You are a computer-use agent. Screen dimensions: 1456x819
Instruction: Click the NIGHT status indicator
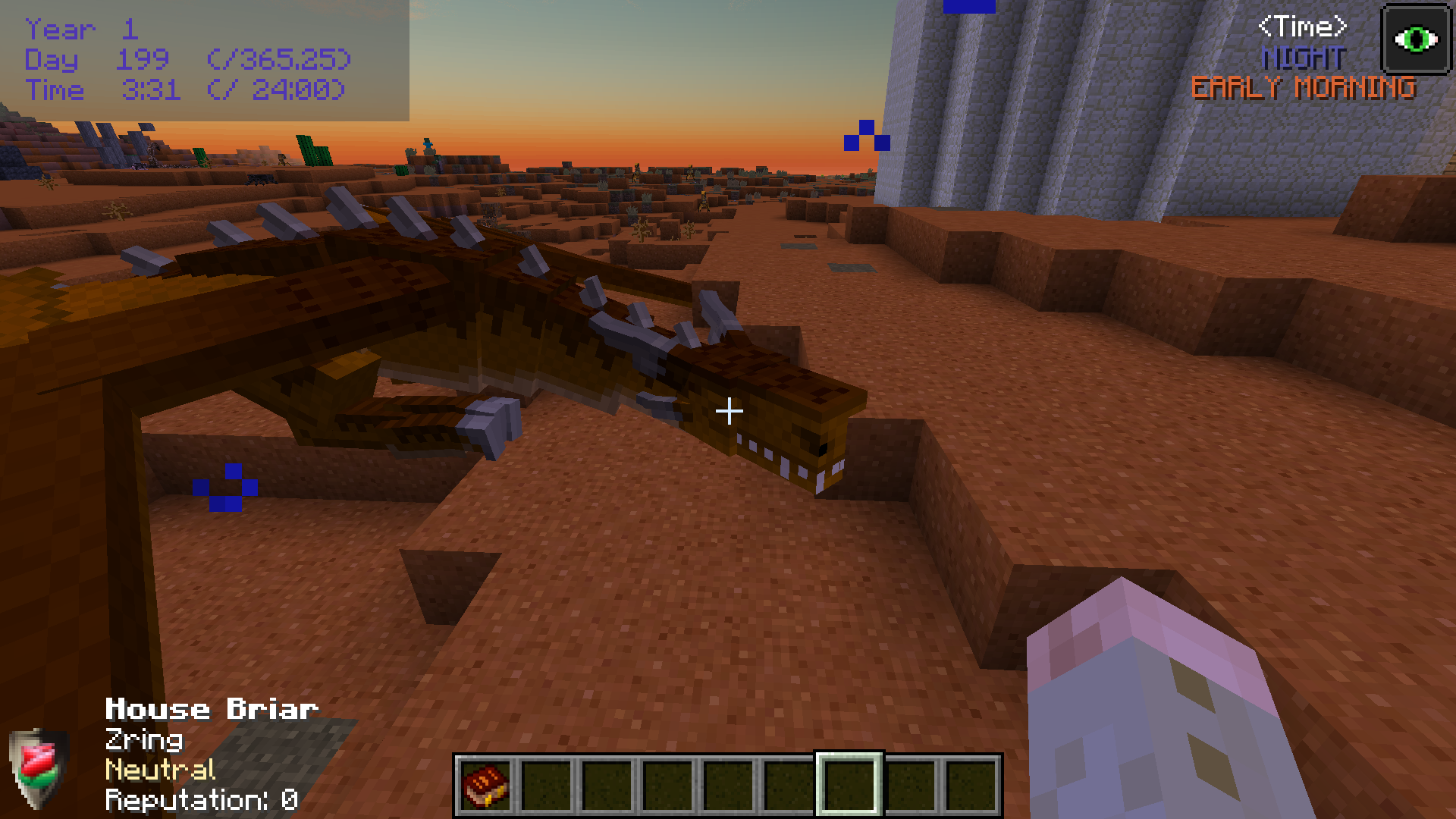[1301, 57]
